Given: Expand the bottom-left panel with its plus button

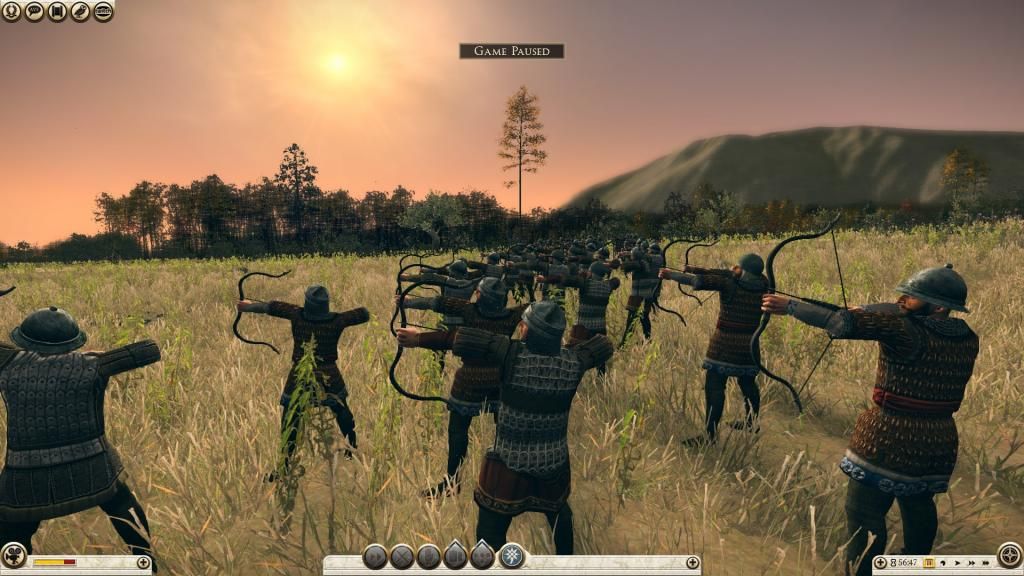Looking at the screenshot, I should pos(143,563).
